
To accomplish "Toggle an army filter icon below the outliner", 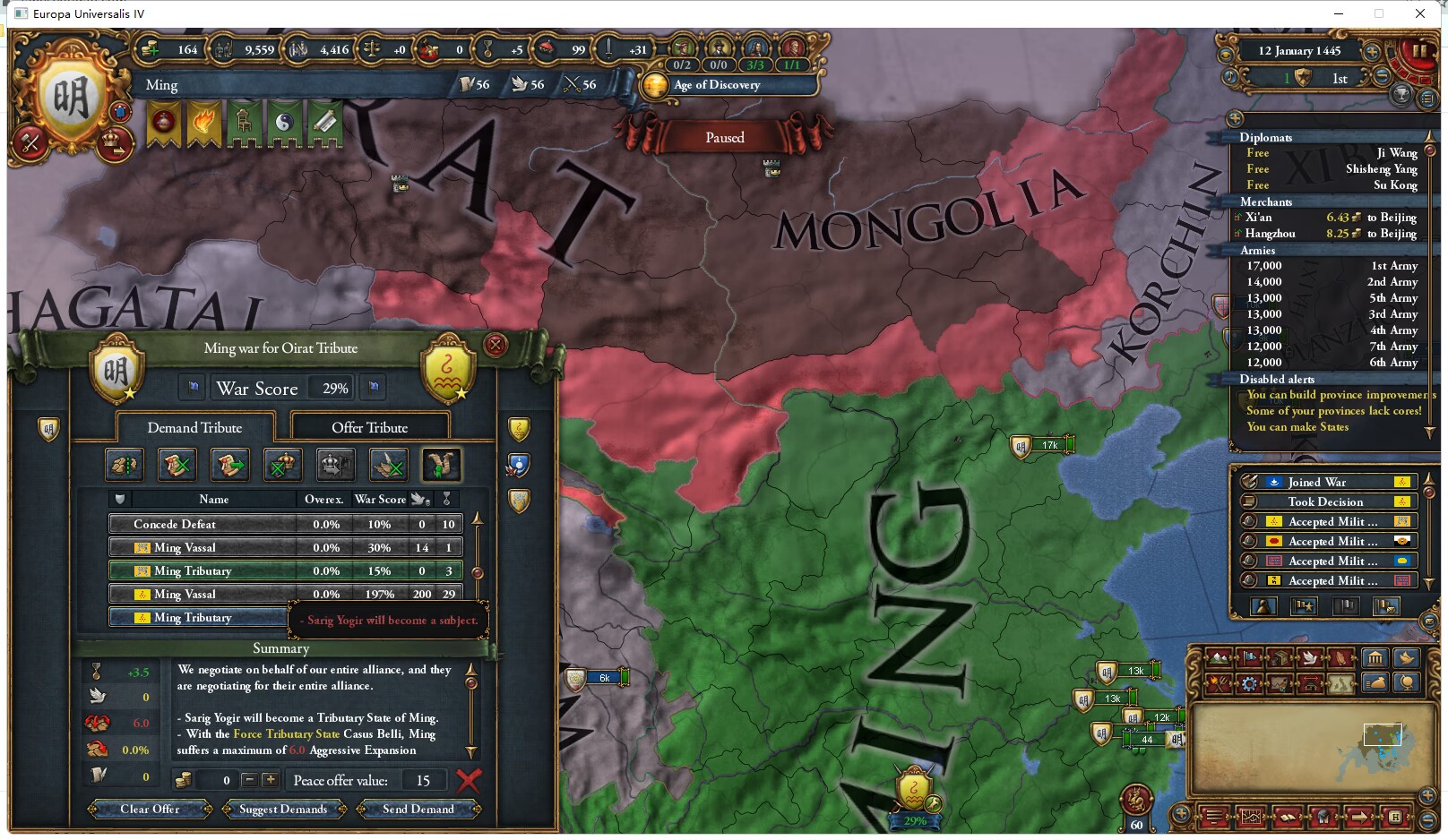I will pos(1303,605).
